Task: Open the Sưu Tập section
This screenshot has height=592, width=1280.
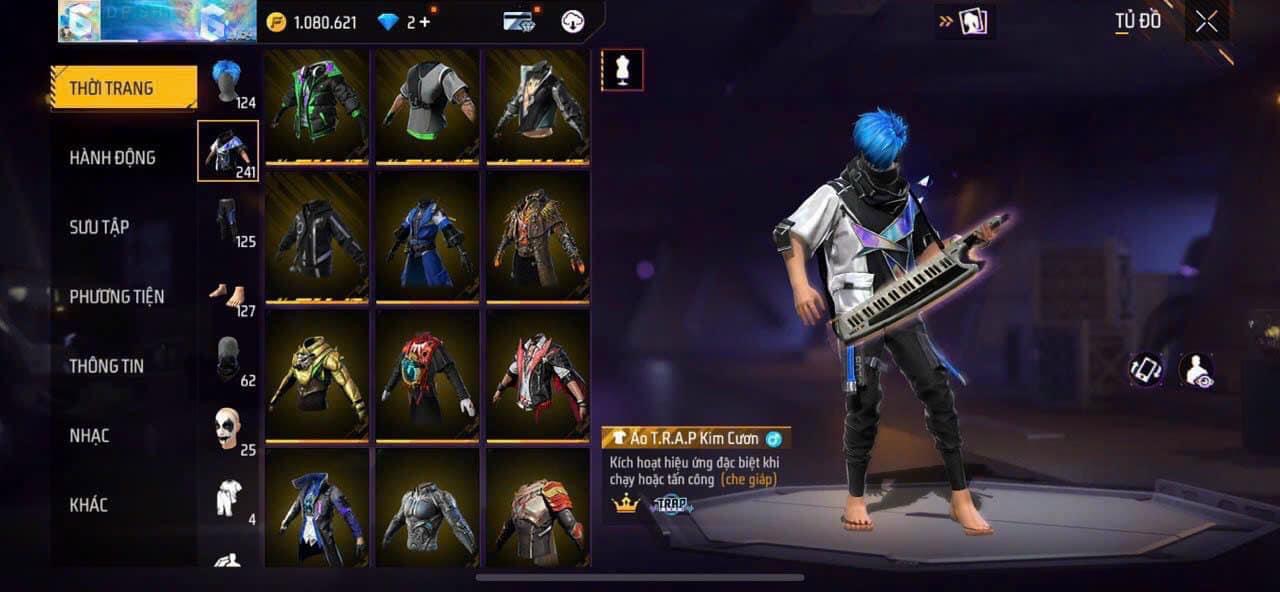Action: (x=99, y=227)
